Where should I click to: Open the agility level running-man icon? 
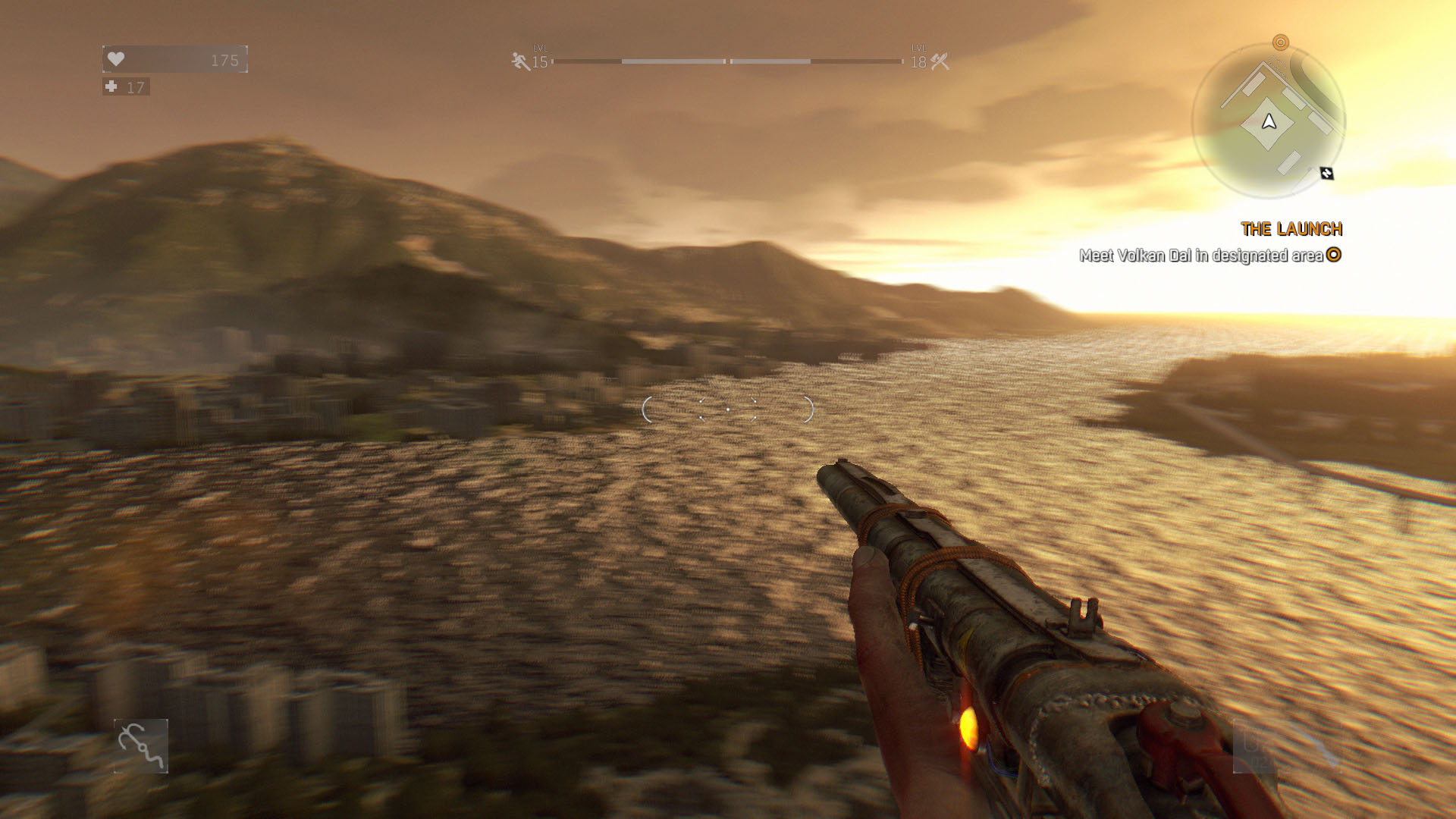(520, 61)
